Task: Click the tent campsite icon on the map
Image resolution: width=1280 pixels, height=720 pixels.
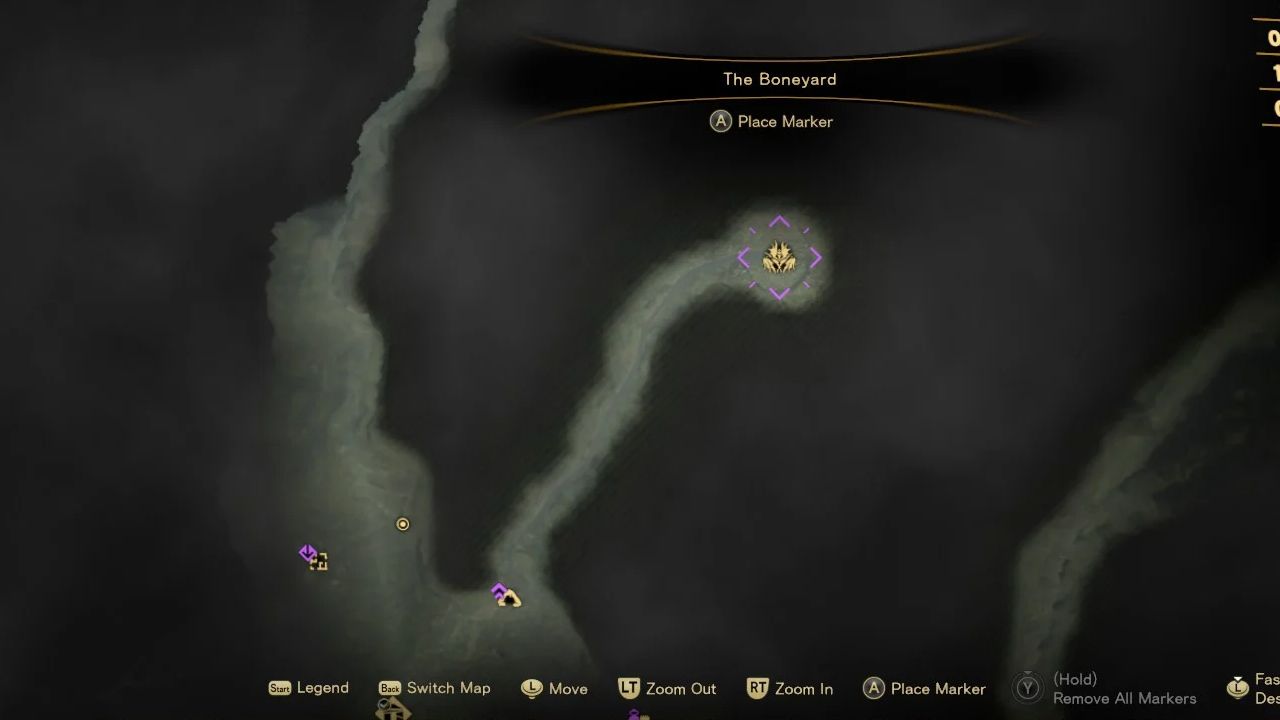Action: point(508,598)
